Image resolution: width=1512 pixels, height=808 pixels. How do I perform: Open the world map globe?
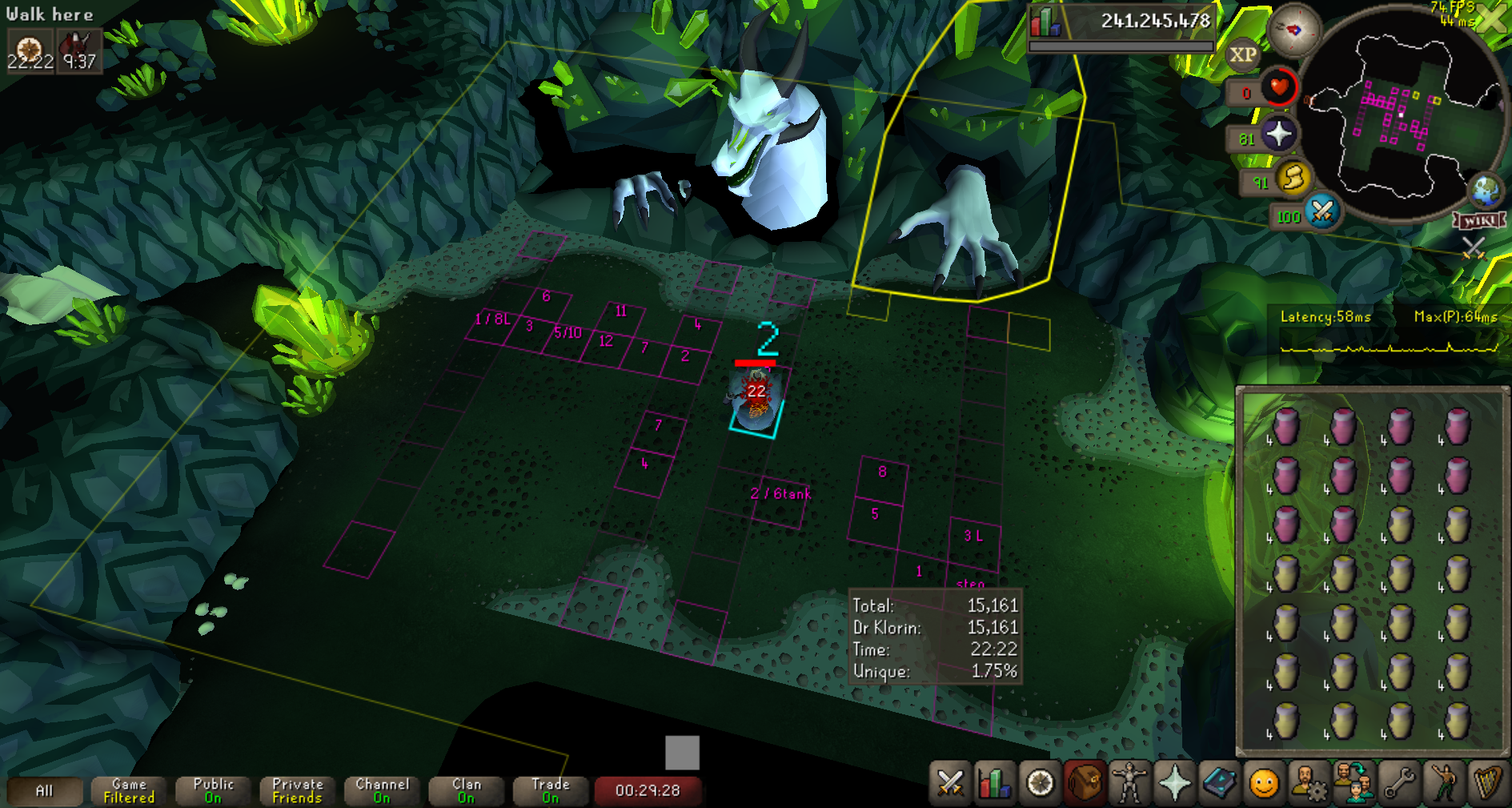click(x=1486, y=191)
